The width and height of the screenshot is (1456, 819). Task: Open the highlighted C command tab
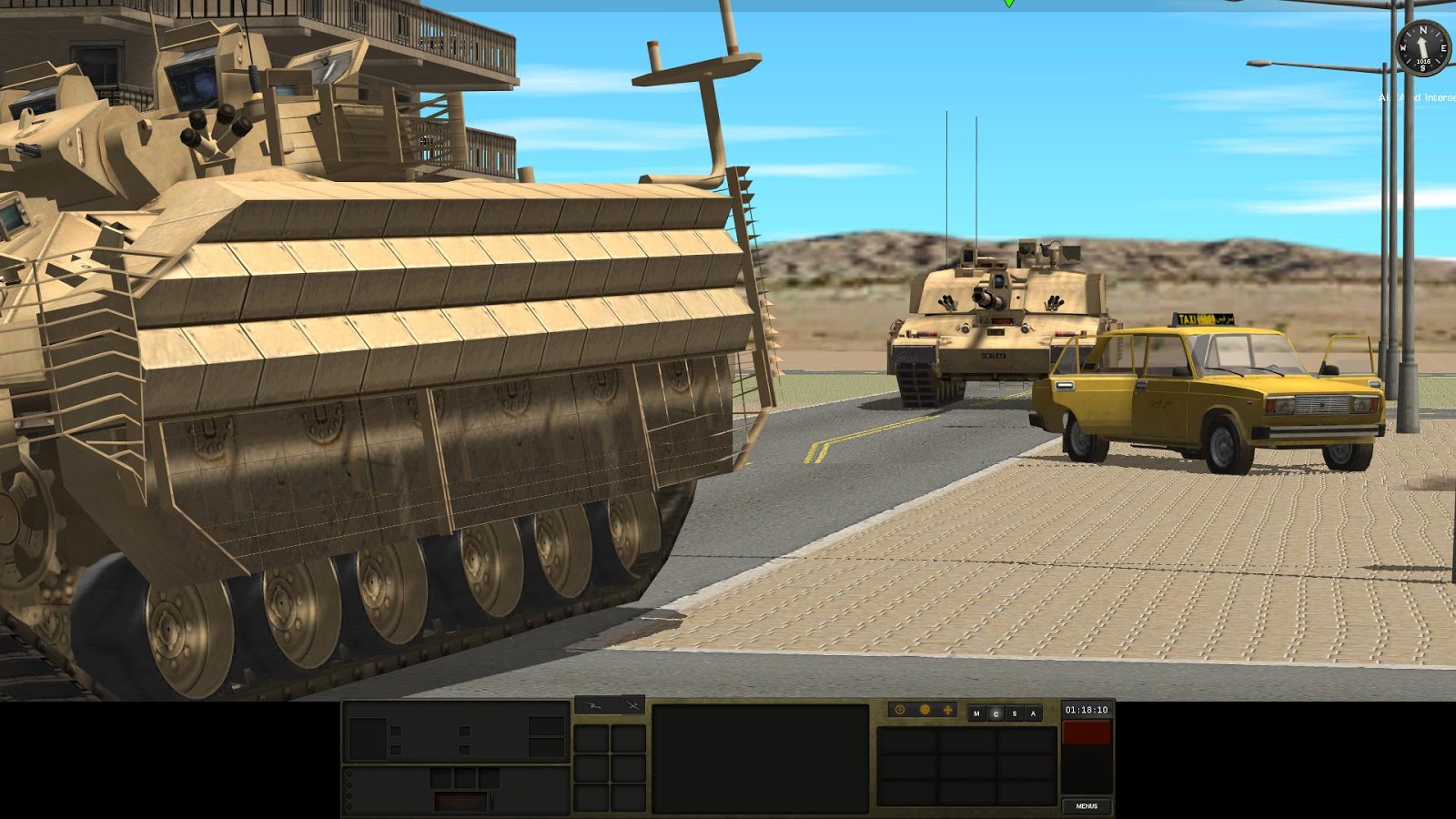994,713
